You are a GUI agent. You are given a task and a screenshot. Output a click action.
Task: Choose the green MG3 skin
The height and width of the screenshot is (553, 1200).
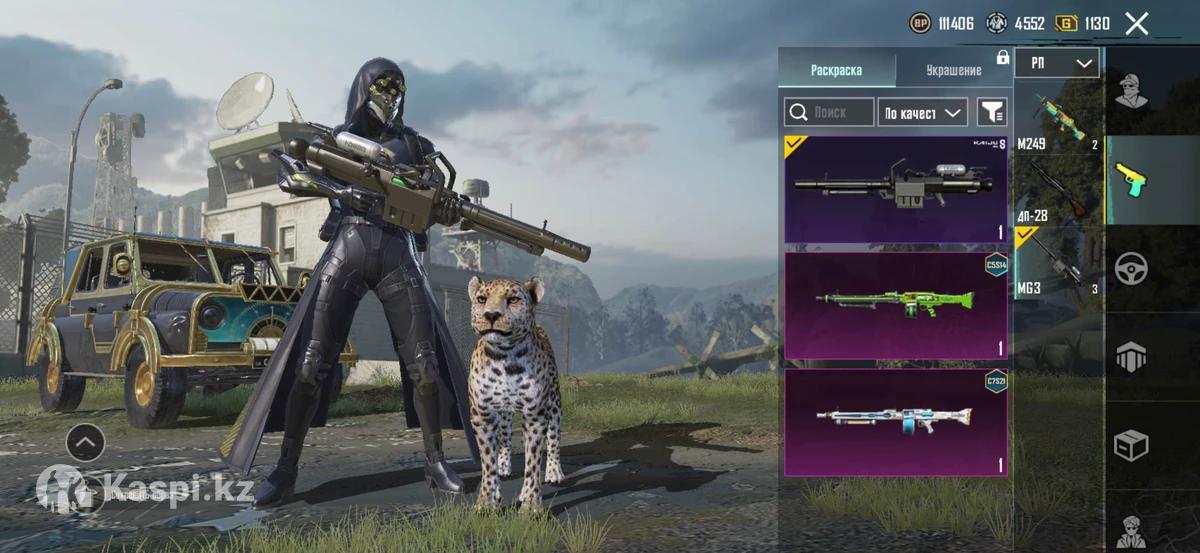pos(895,305)
